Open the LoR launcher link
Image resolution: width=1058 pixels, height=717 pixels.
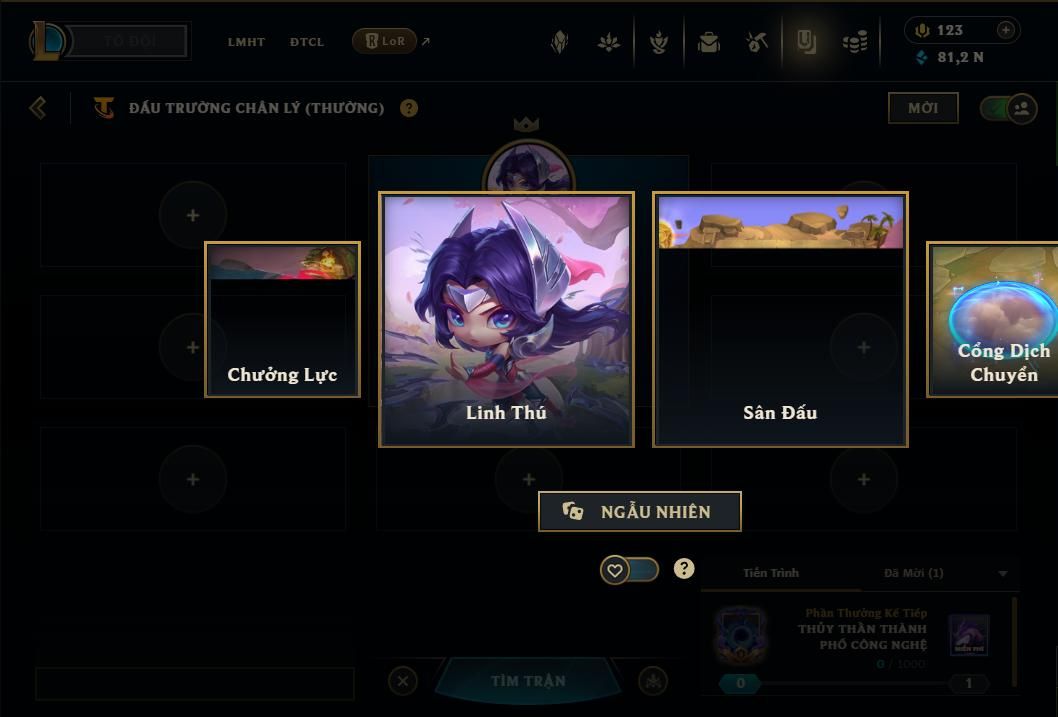click(385, 41)
